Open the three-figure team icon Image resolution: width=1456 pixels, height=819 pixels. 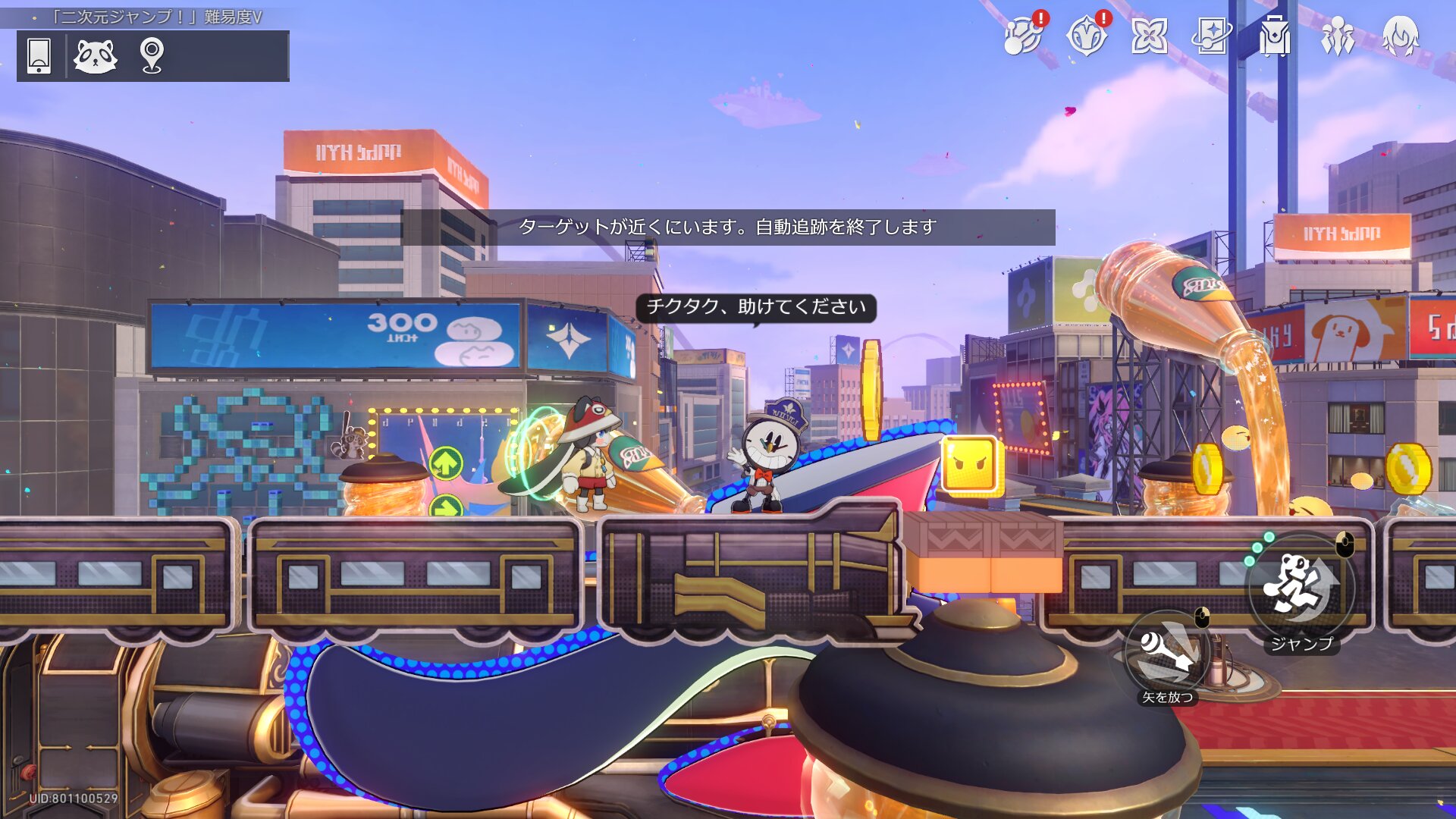point(1337,36)
